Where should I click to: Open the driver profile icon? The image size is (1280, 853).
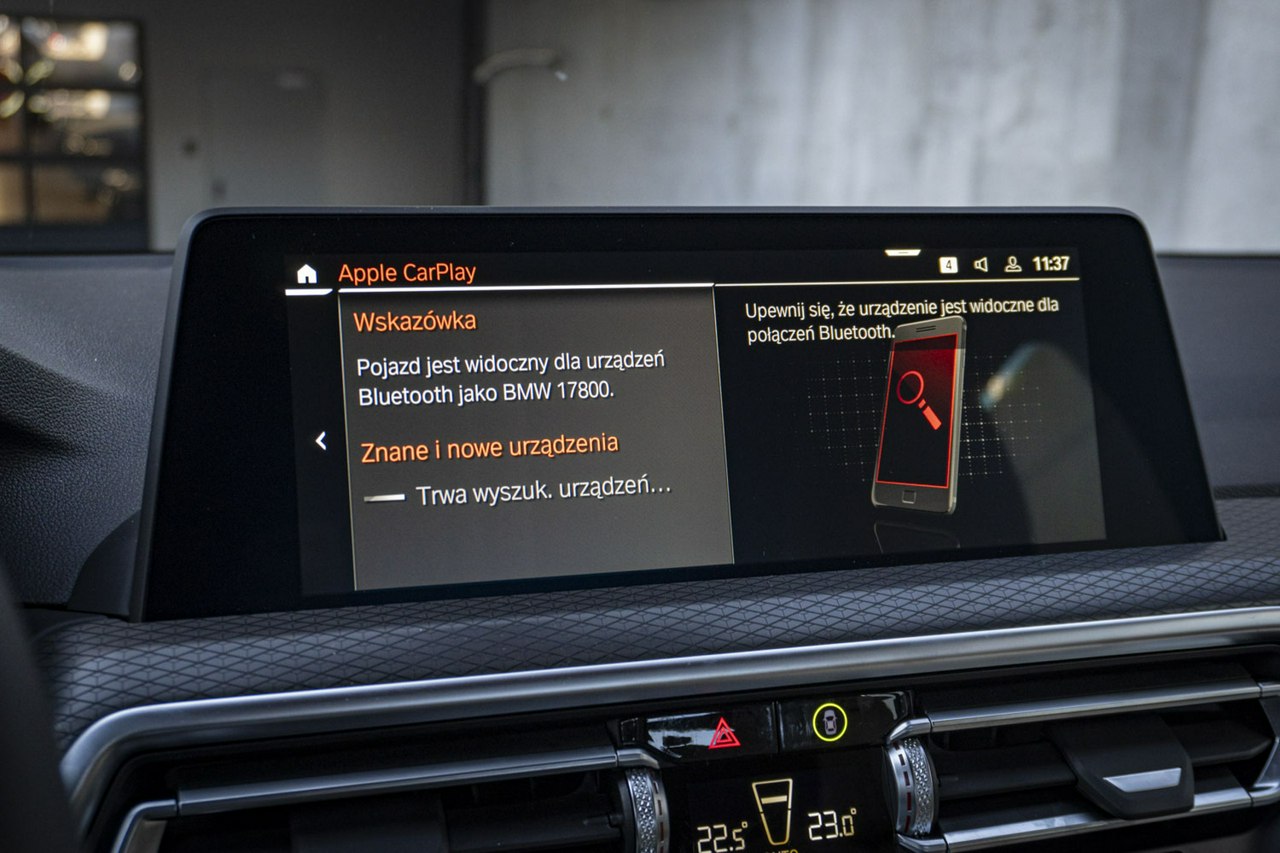[1013, 265]
